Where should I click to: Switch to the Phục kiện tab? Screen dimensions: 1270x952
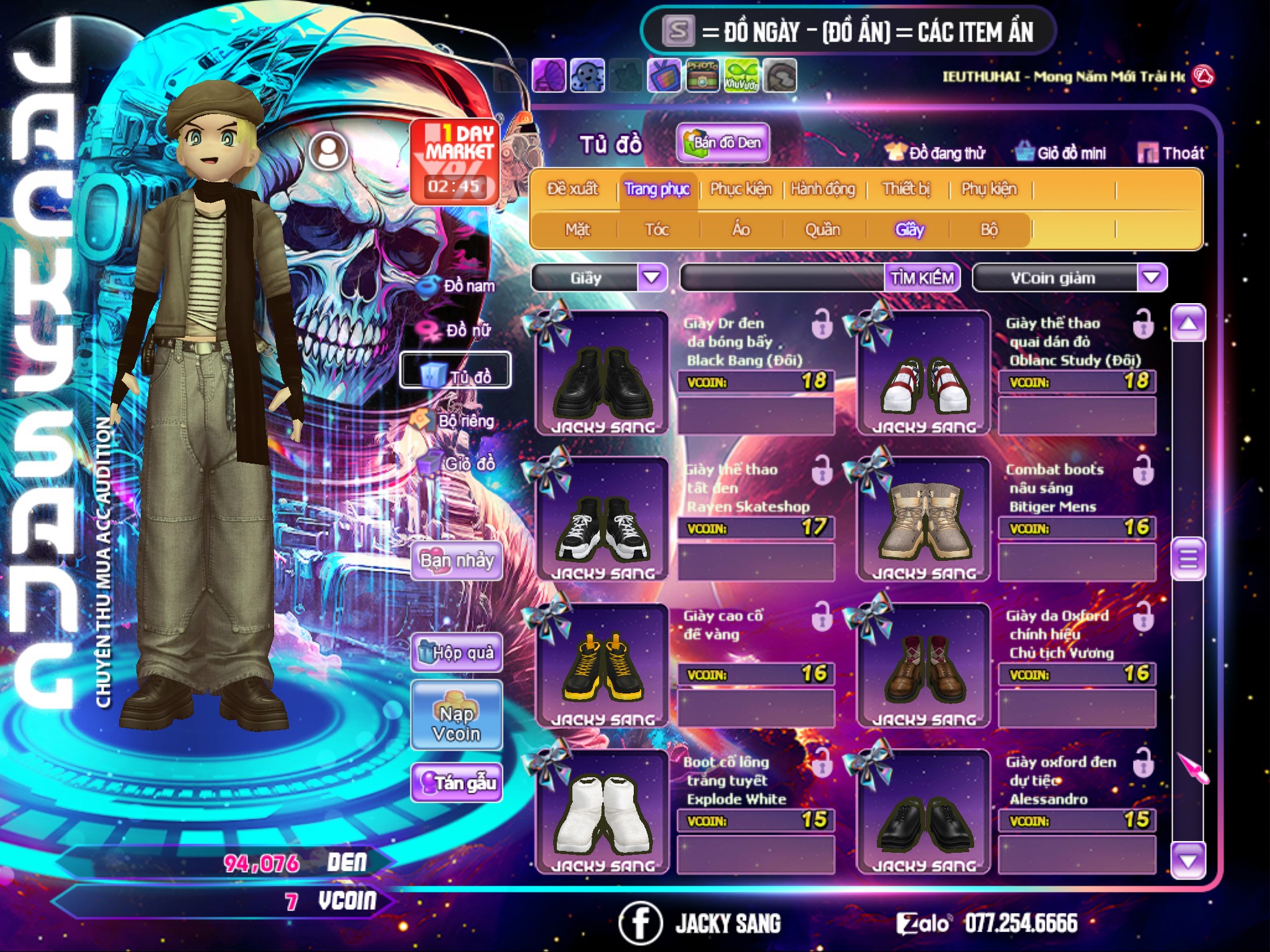click(740, 189)
